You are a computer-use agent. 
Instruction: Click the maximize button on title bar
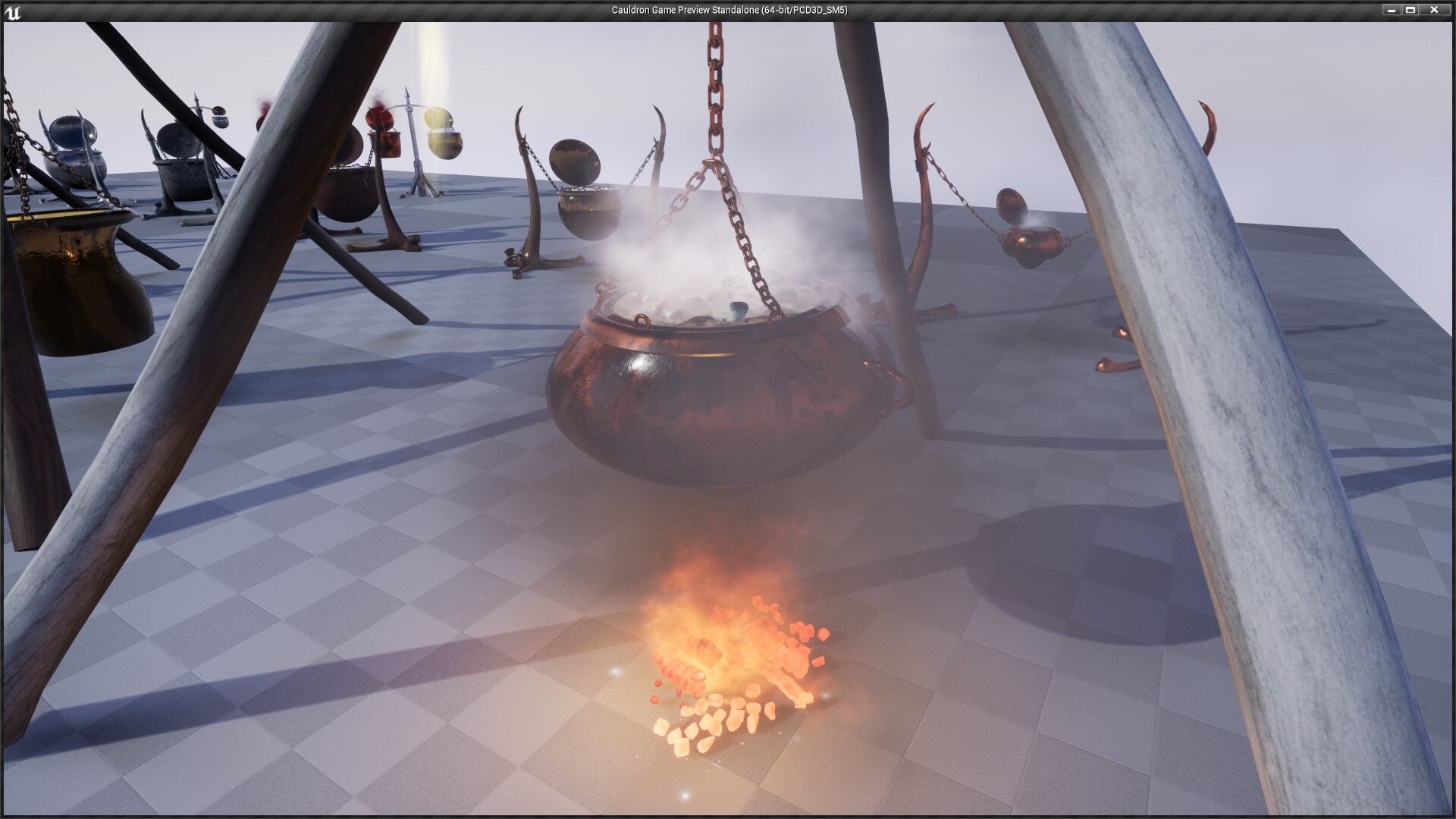(x=1412, y=10)
